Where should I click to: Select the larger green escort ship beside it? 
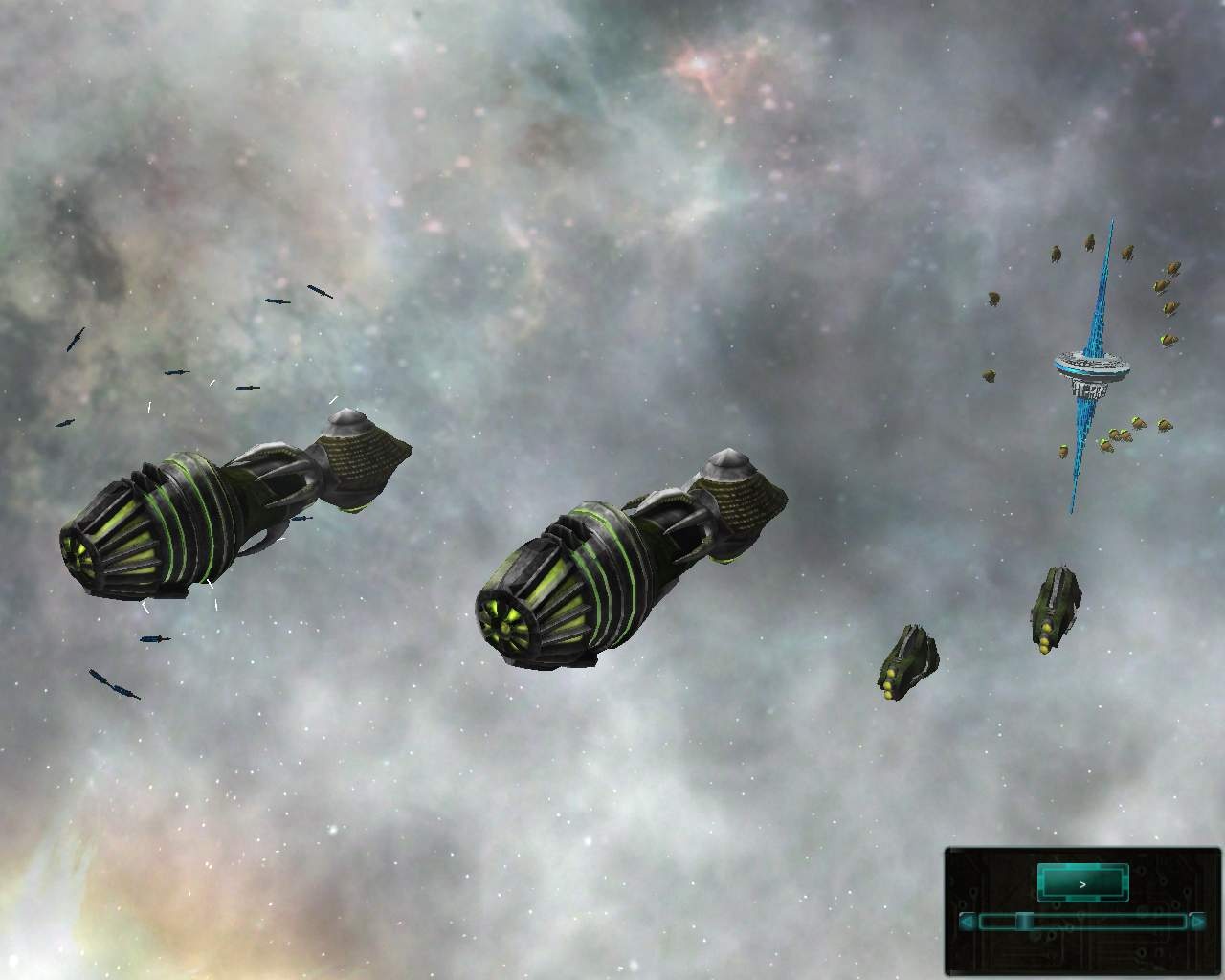click(1058, 608)
